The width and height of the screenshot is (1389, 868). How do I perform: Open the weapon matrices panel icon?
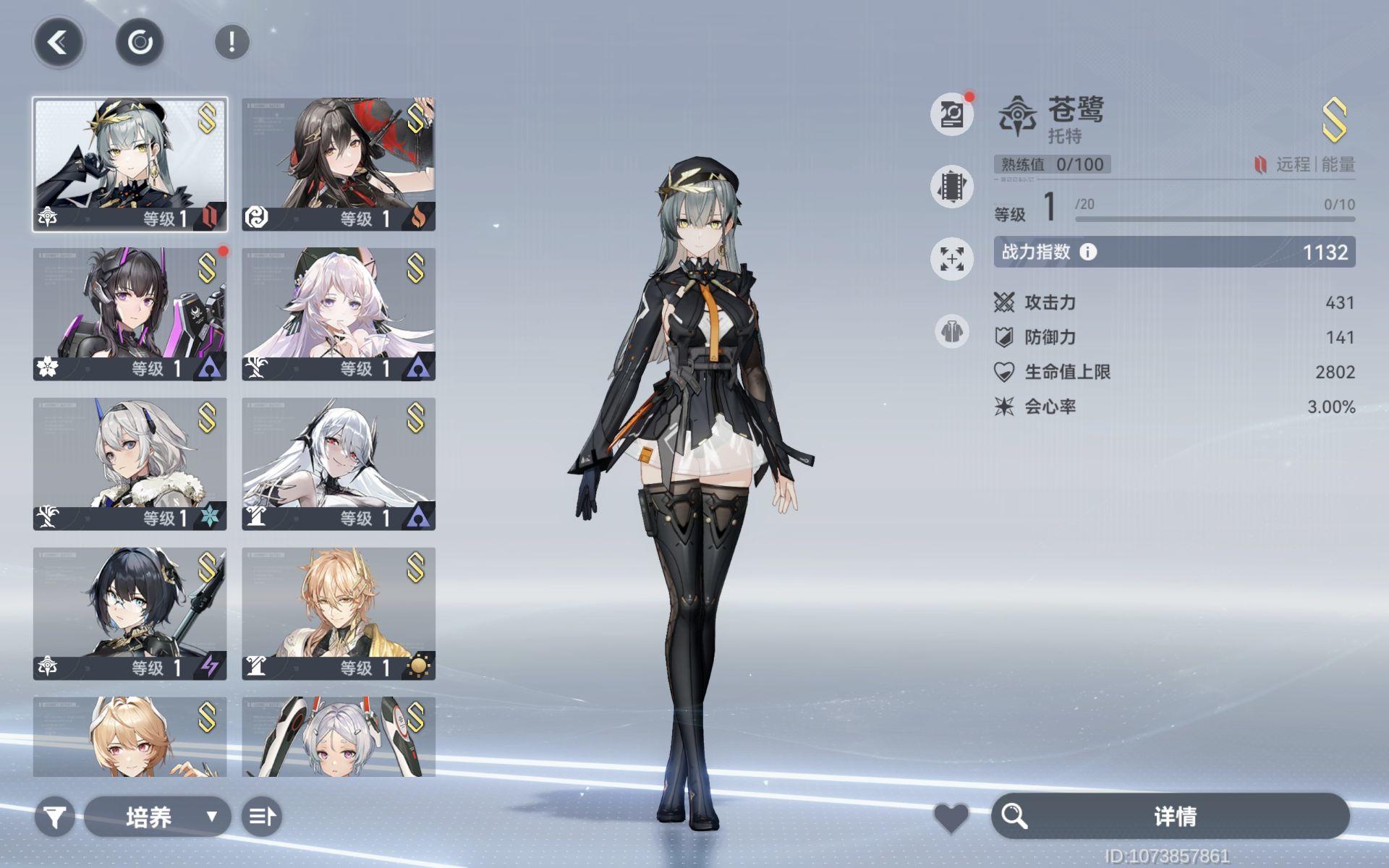951,186
